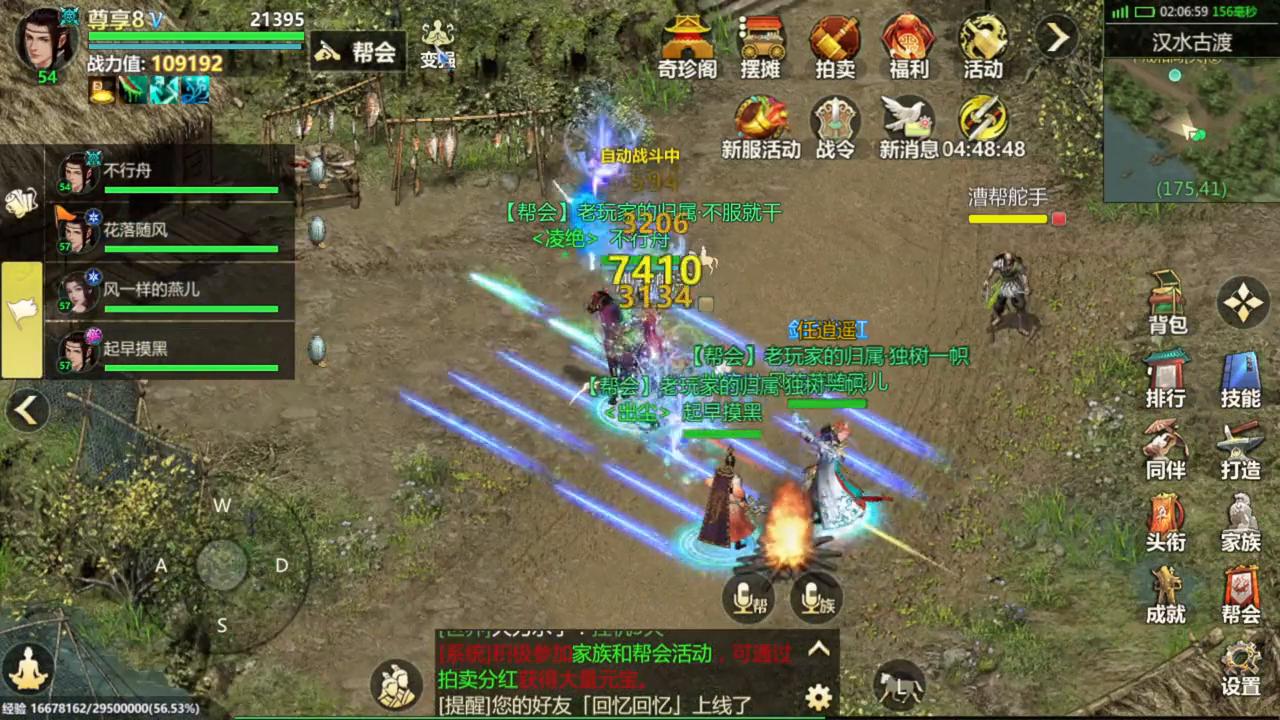This screenshot has width=1280, height=720.
Task: Open the 拍卖 auction house
Action: click(x=835, y=46)
